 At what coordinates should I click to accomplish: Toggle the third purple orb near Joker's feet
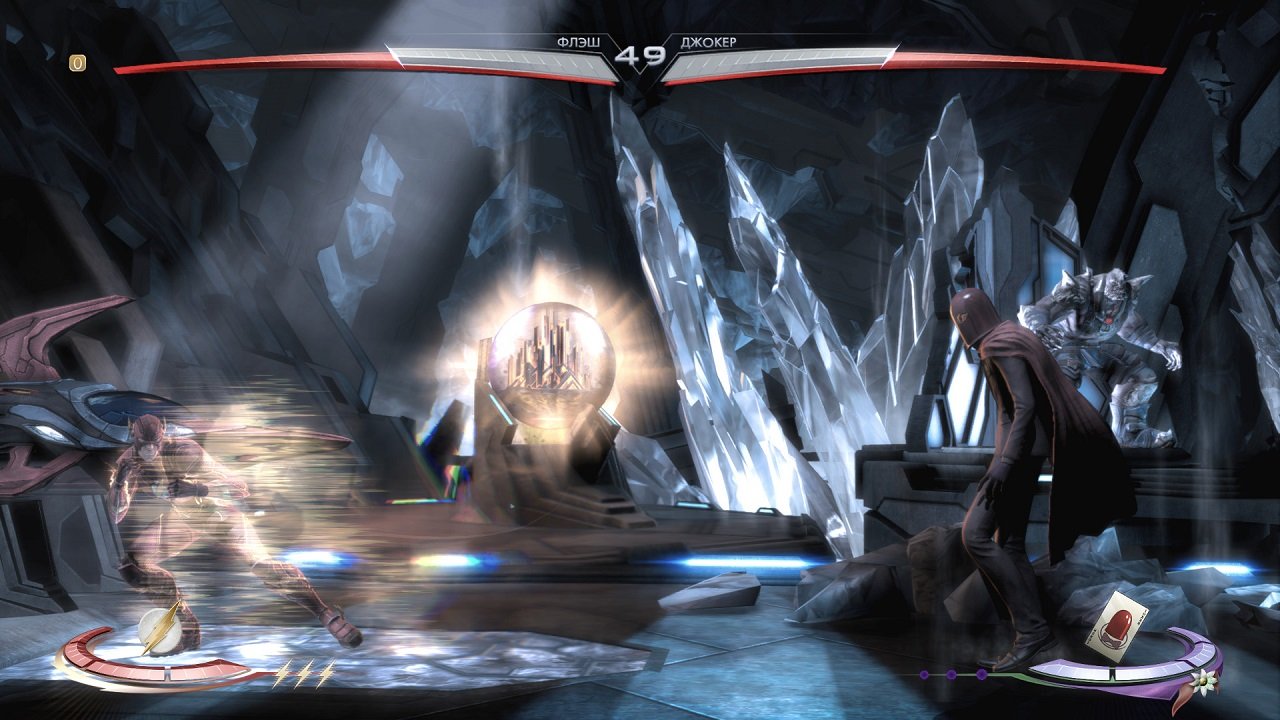click(980, 675)
